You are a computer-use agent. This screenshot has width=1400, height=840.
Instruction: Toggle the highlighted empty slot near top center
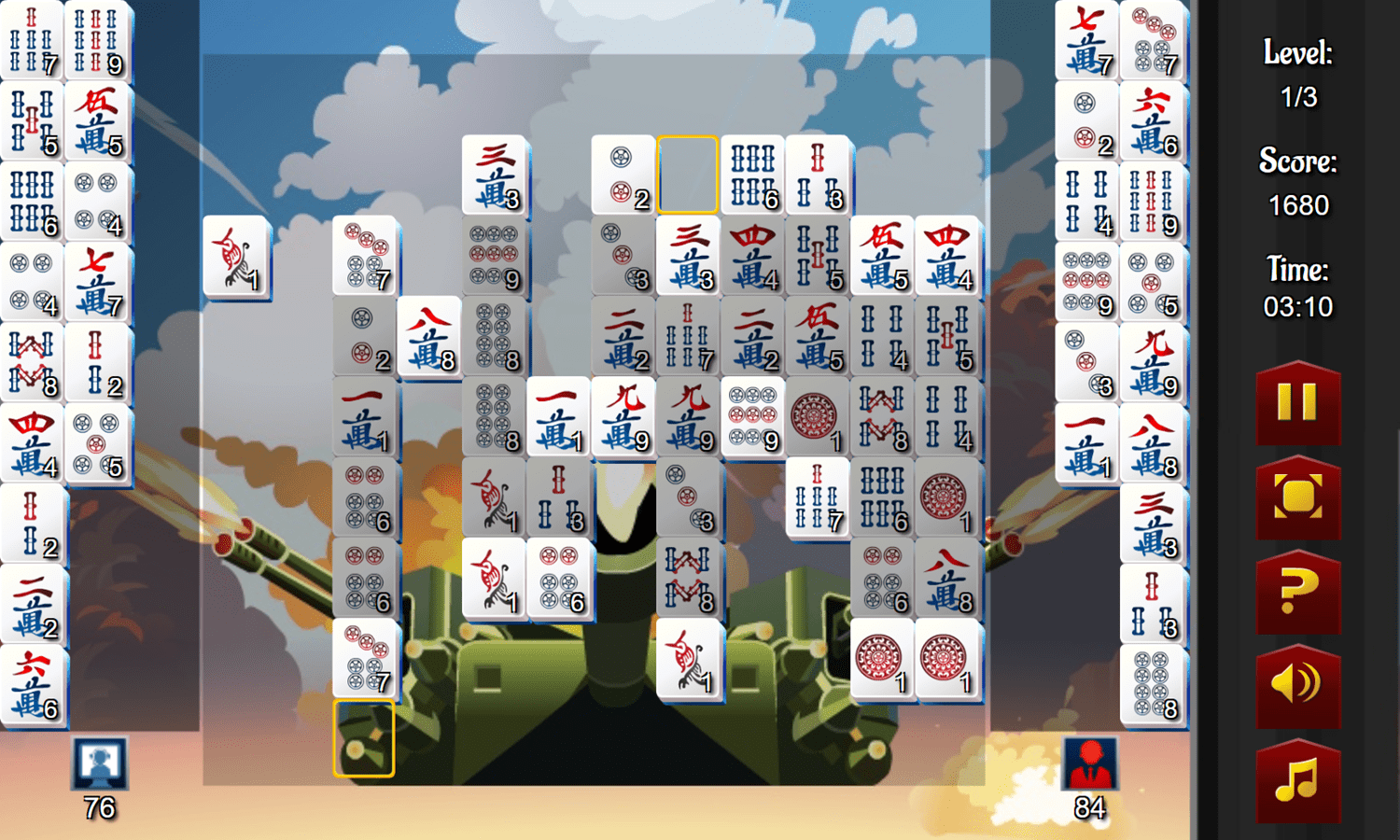point(688,175)
